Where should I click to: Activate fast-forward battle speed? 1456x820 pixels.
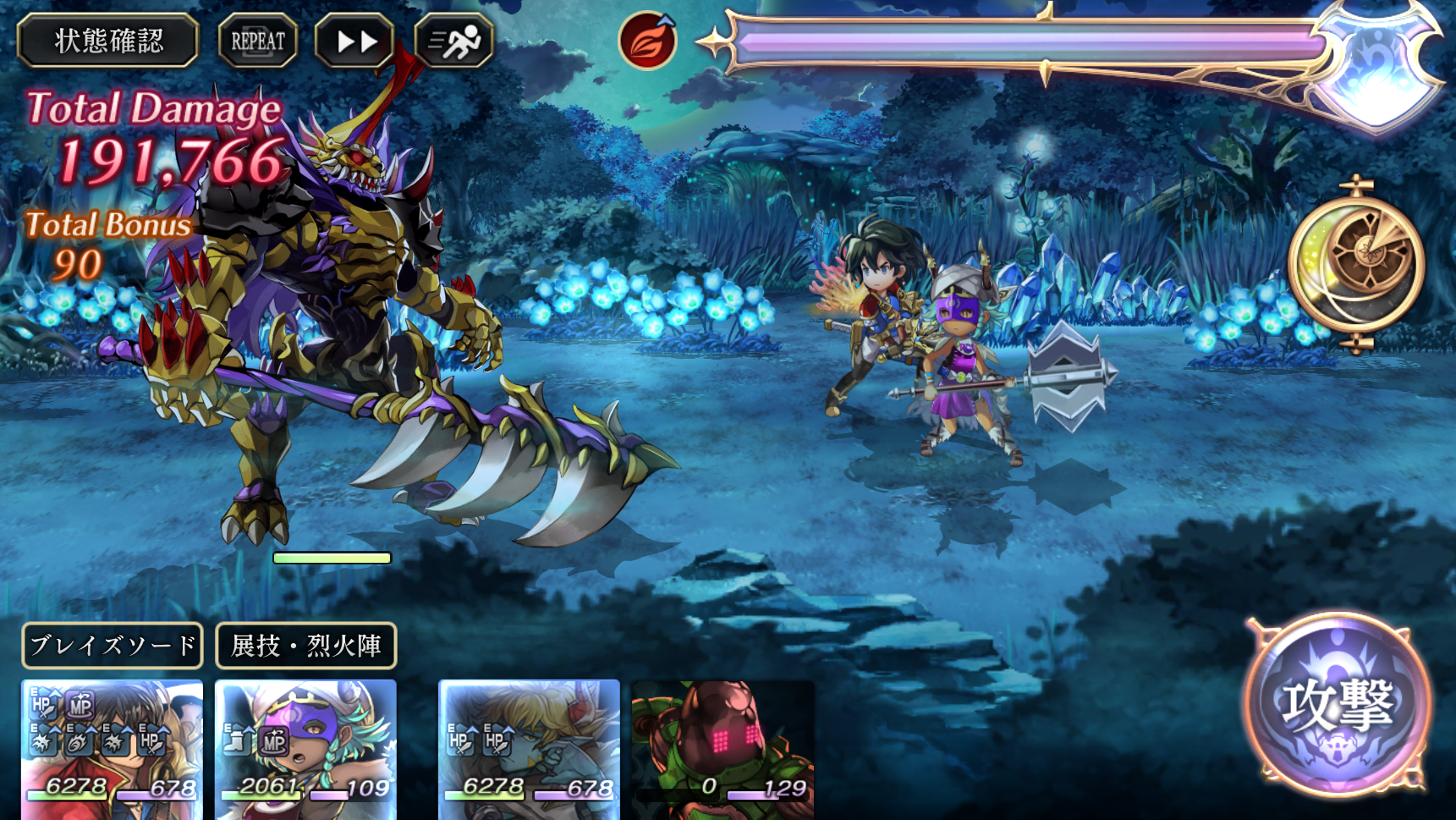[356, 41]
